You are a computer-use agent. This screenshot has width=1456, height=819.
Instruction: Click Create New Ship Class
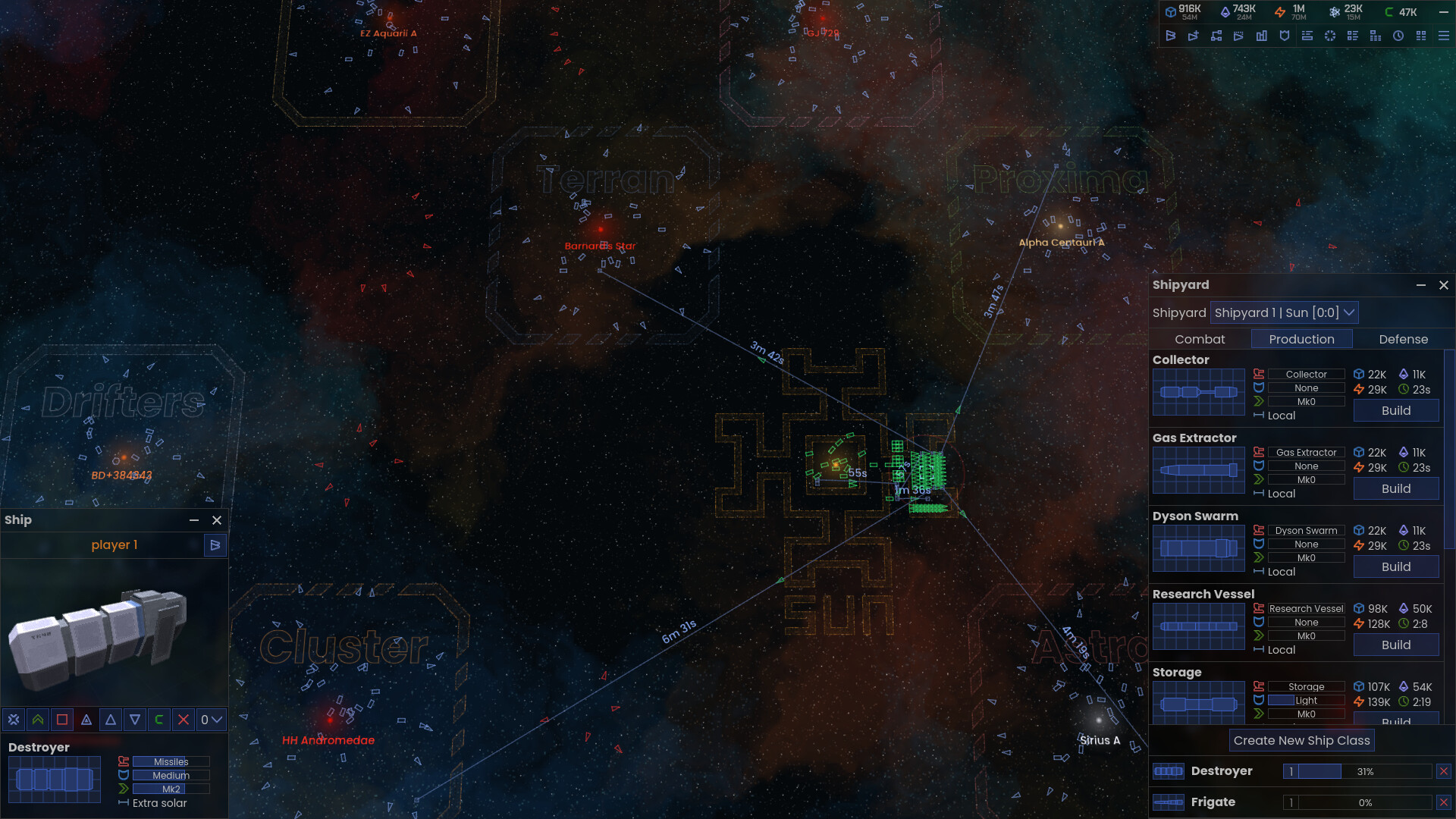1301,740
